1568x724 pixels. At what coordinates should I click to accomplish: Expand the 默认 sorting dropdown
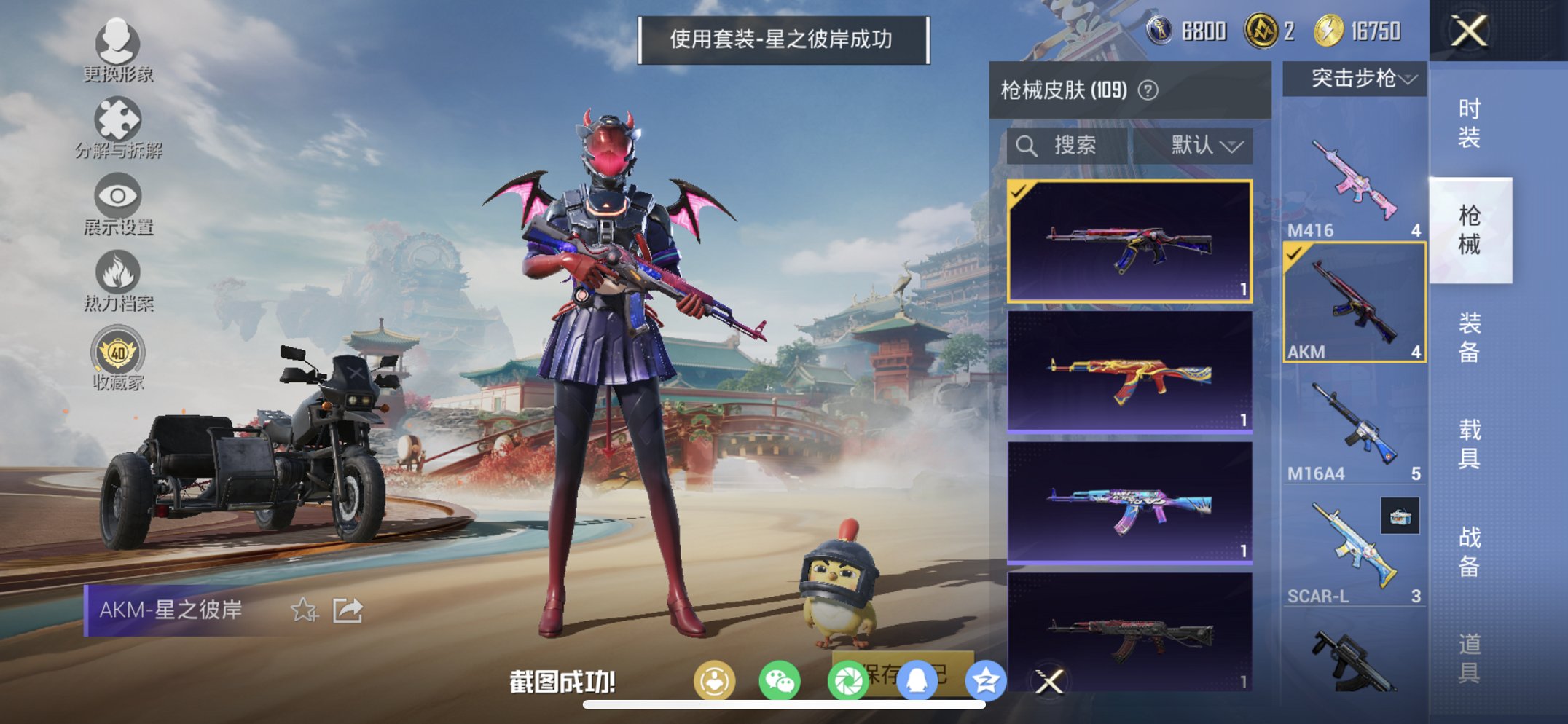tap(1210, 145)
